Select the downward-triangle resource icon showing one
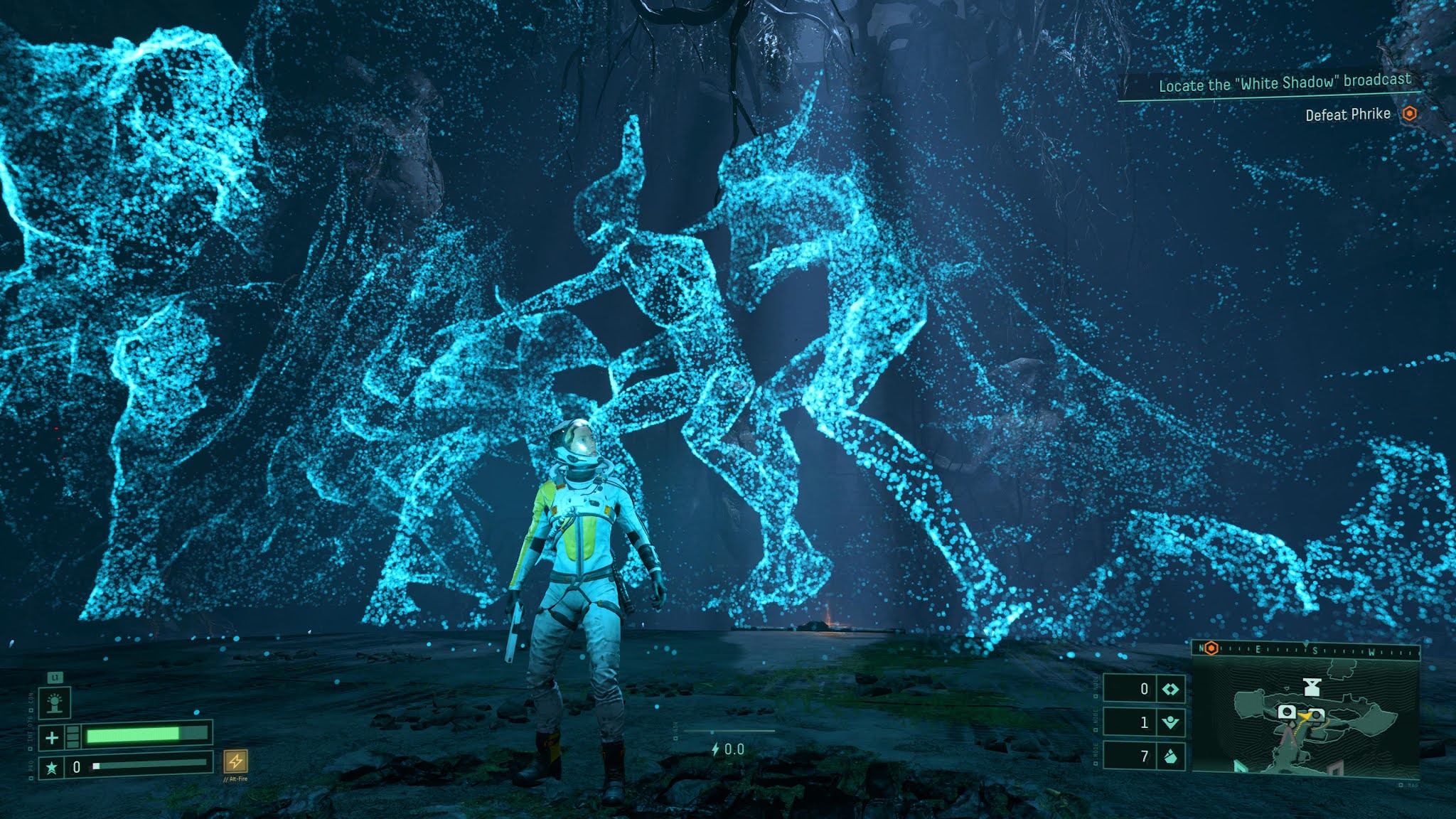This screenshot has height=819, width=1456. (x=1170, y=723)
